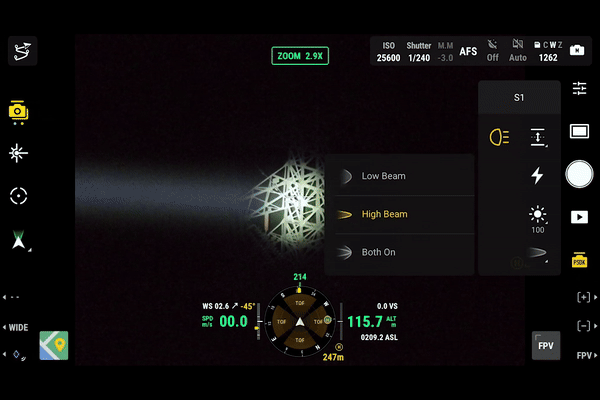This screenshot has width=600, height=400.
Task: Tap the WIDE lens selector
Action: [x=18, y=327]
